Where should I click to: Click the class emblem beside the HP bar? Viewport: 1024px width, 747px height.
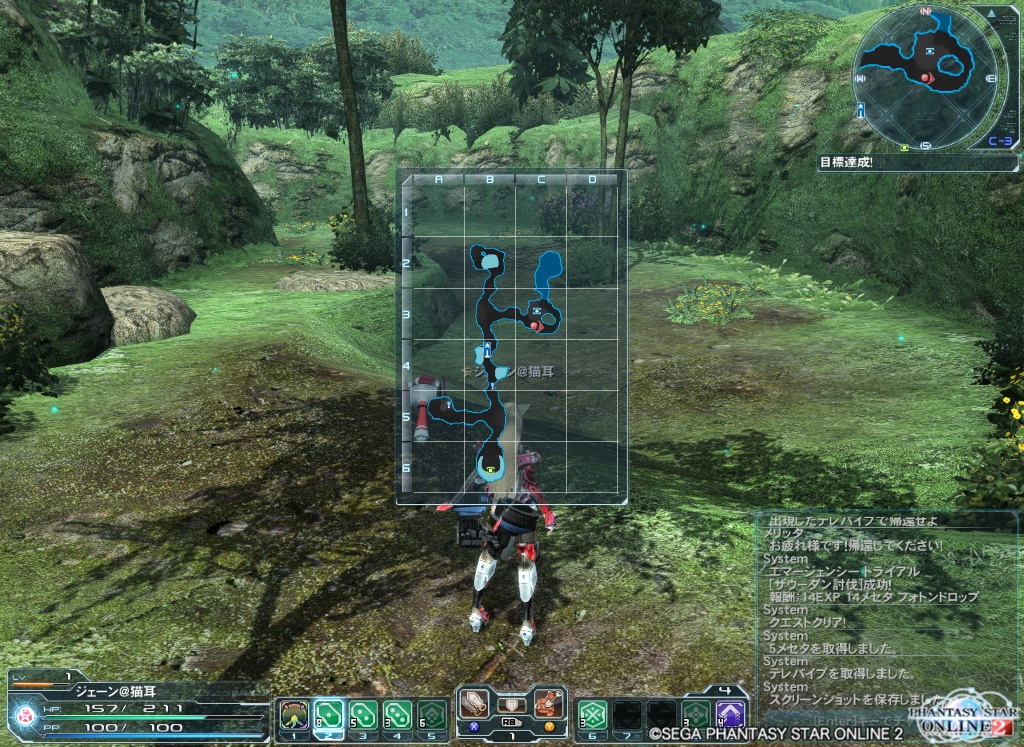[x=25, y=716]
